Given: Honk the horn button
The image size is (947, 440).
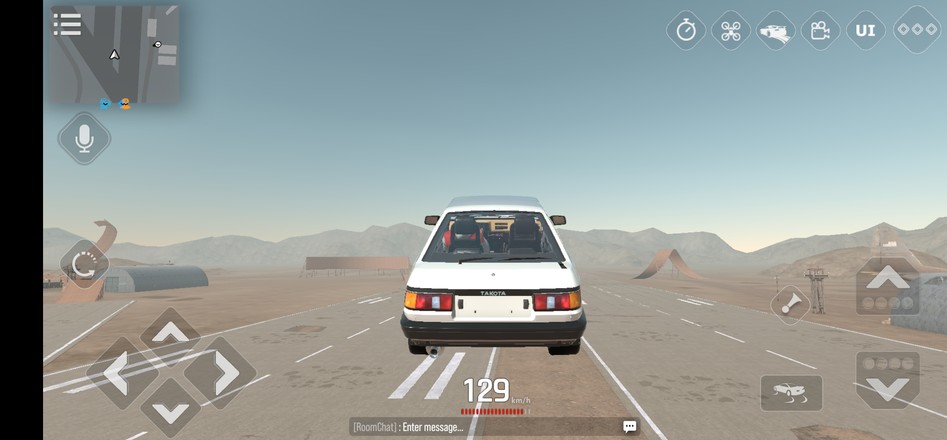Looking at the screenshot, I should (791, 304).
